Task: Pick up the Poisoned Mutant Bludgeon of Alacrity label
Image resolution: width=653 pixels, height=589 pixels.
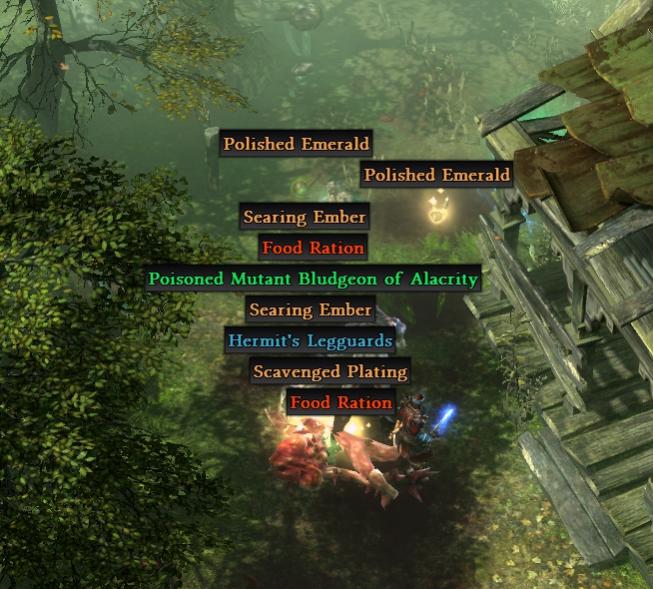Action: pos(313,279)
